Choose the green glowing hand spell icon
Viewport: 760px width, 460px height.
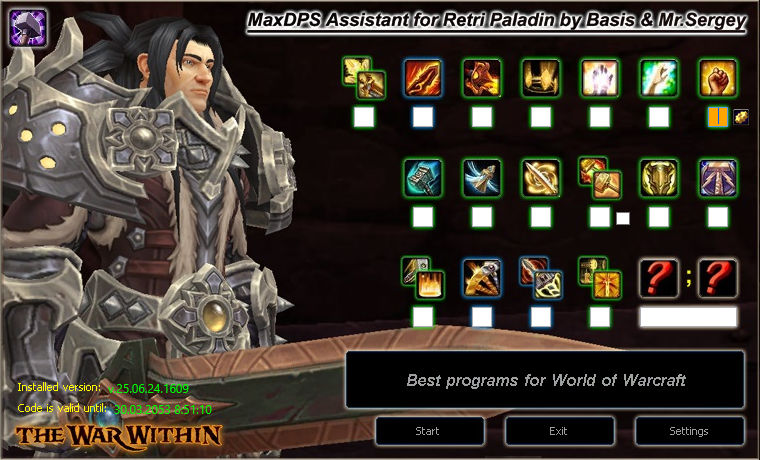tap(658, 77)
